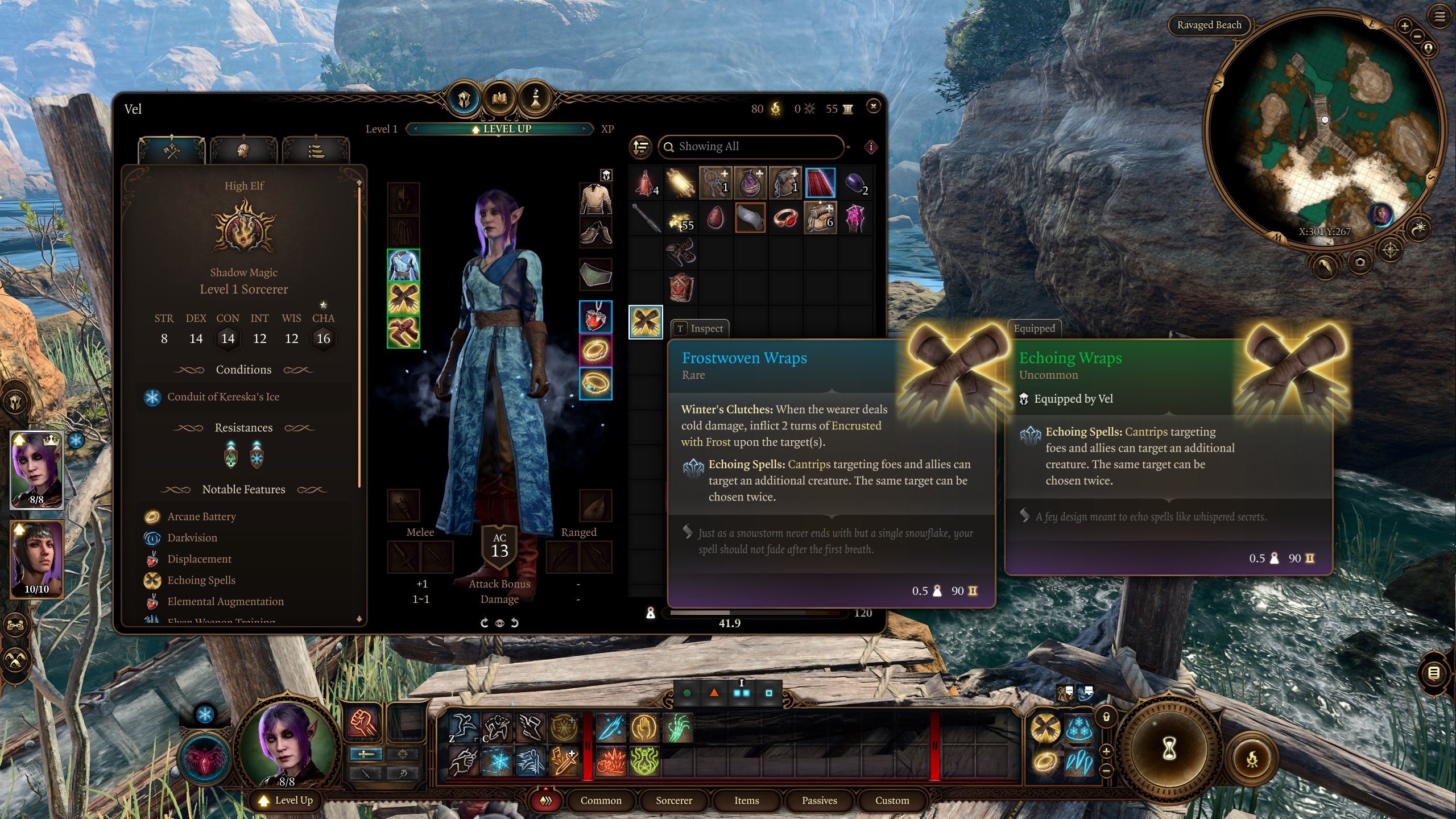Image resolution: width=1456 pixels, height=819 pixels.
Task: Click the Conduit of Kereska's Ice condition
Action: click(x=223, y=397)
